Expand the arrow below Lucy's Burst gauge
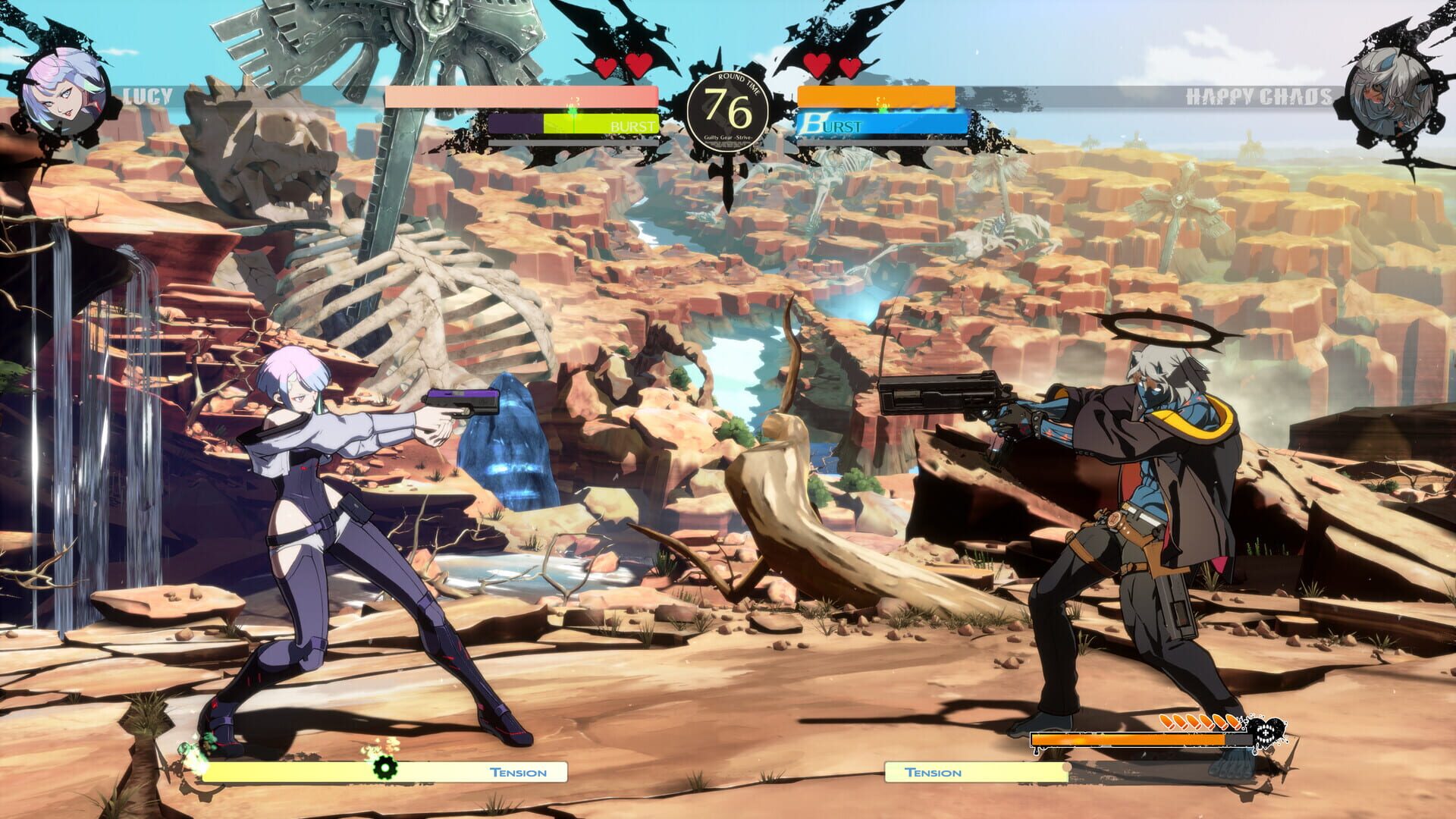The image size is (1456, 819). pos(659,137)
